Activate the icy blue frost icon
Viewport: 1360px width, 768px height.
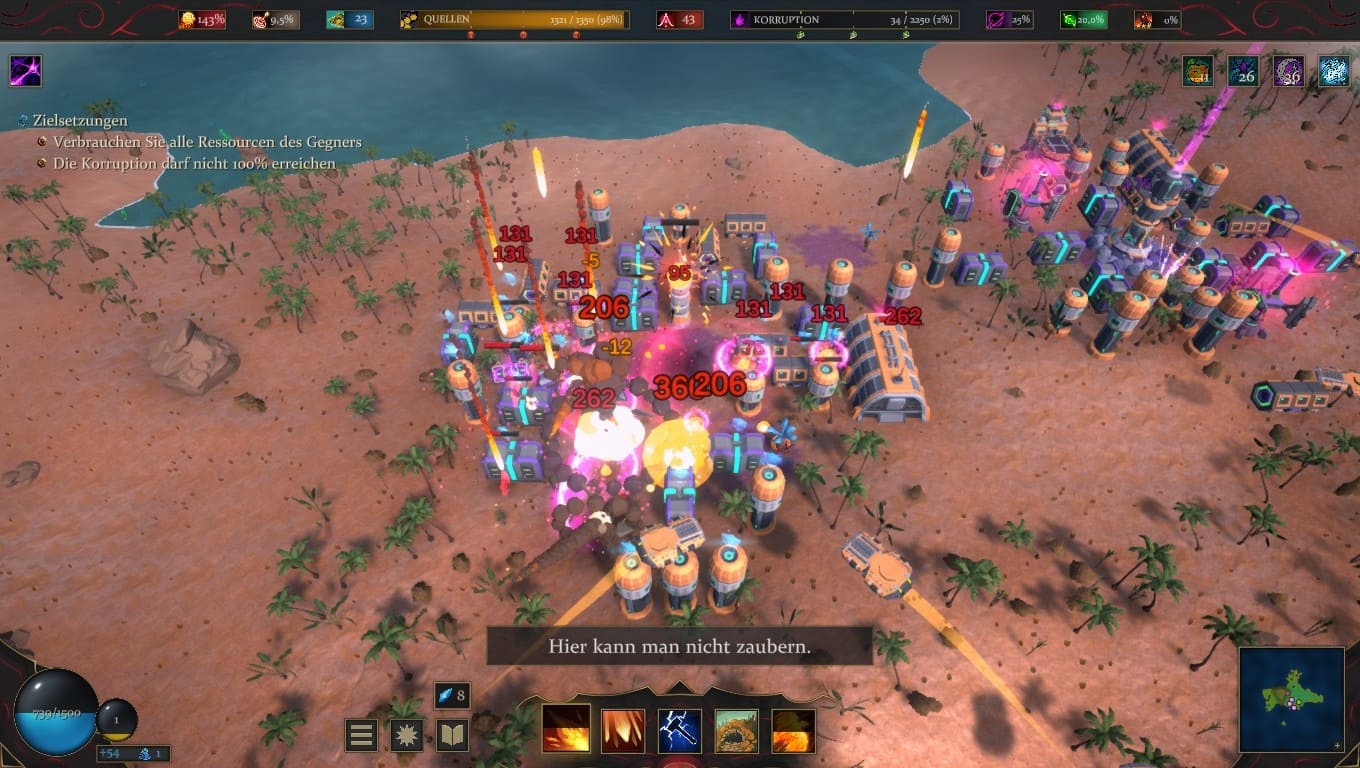point(1333,71)
